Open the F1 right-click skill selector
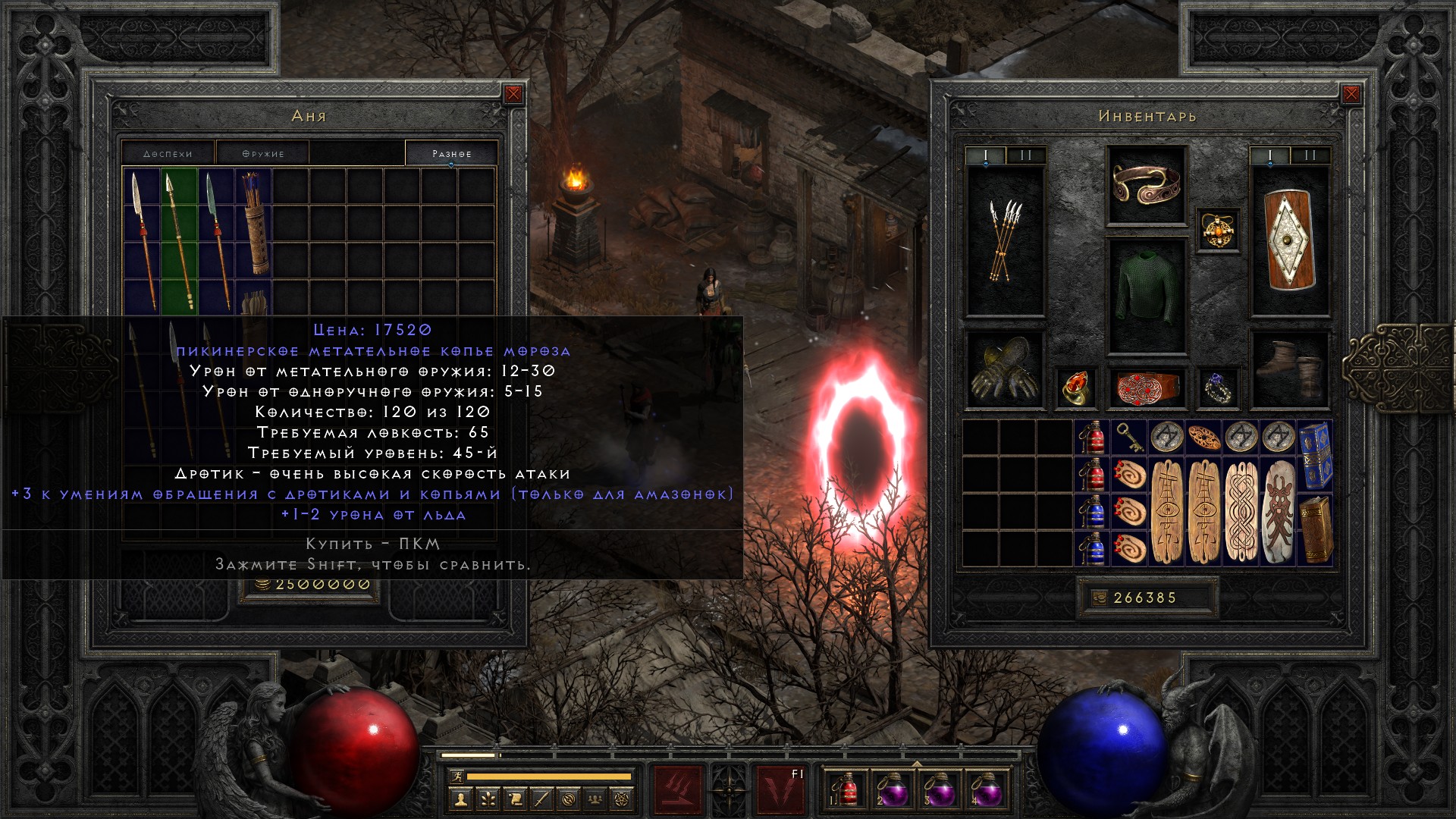 pos(781,789)
